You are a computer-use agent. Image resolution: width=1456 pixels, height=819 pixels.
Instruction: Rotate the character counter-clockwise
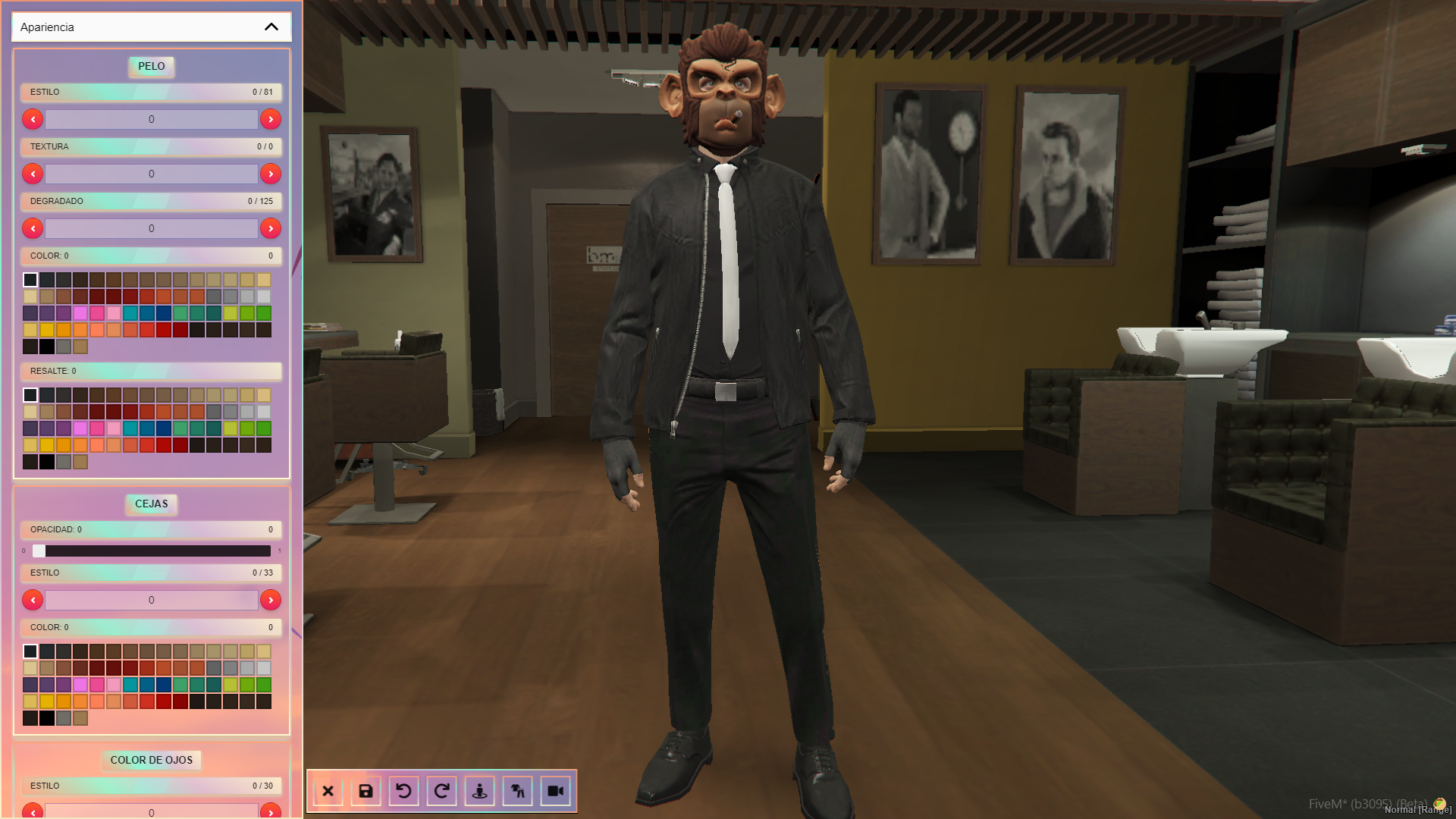404,791
